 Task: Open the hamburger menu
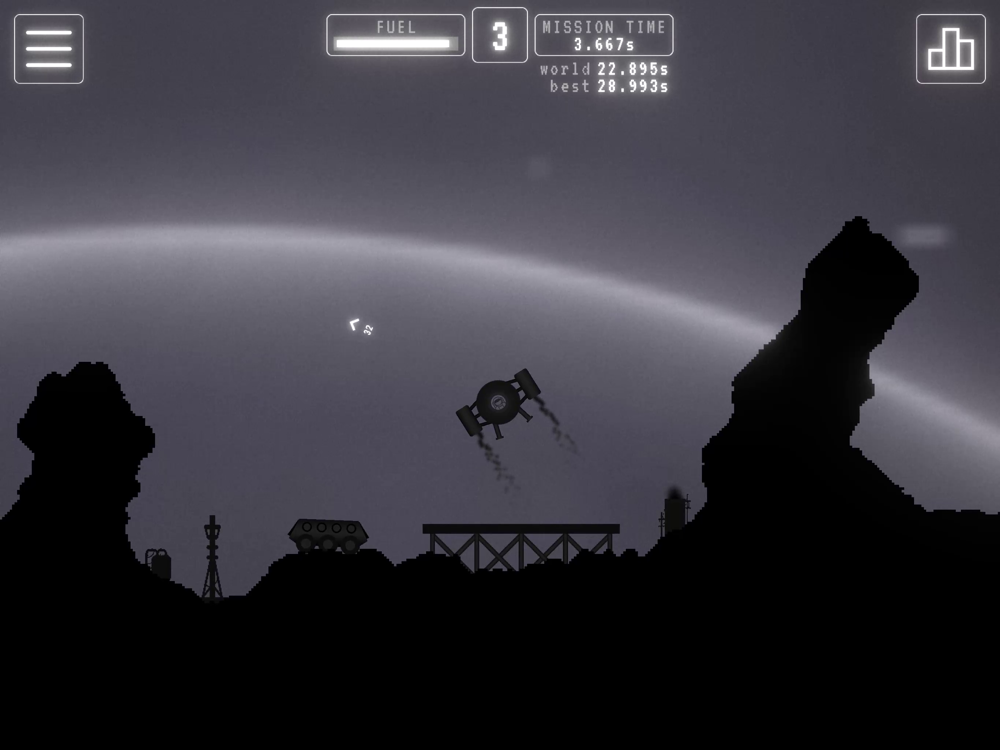point(49,49)
